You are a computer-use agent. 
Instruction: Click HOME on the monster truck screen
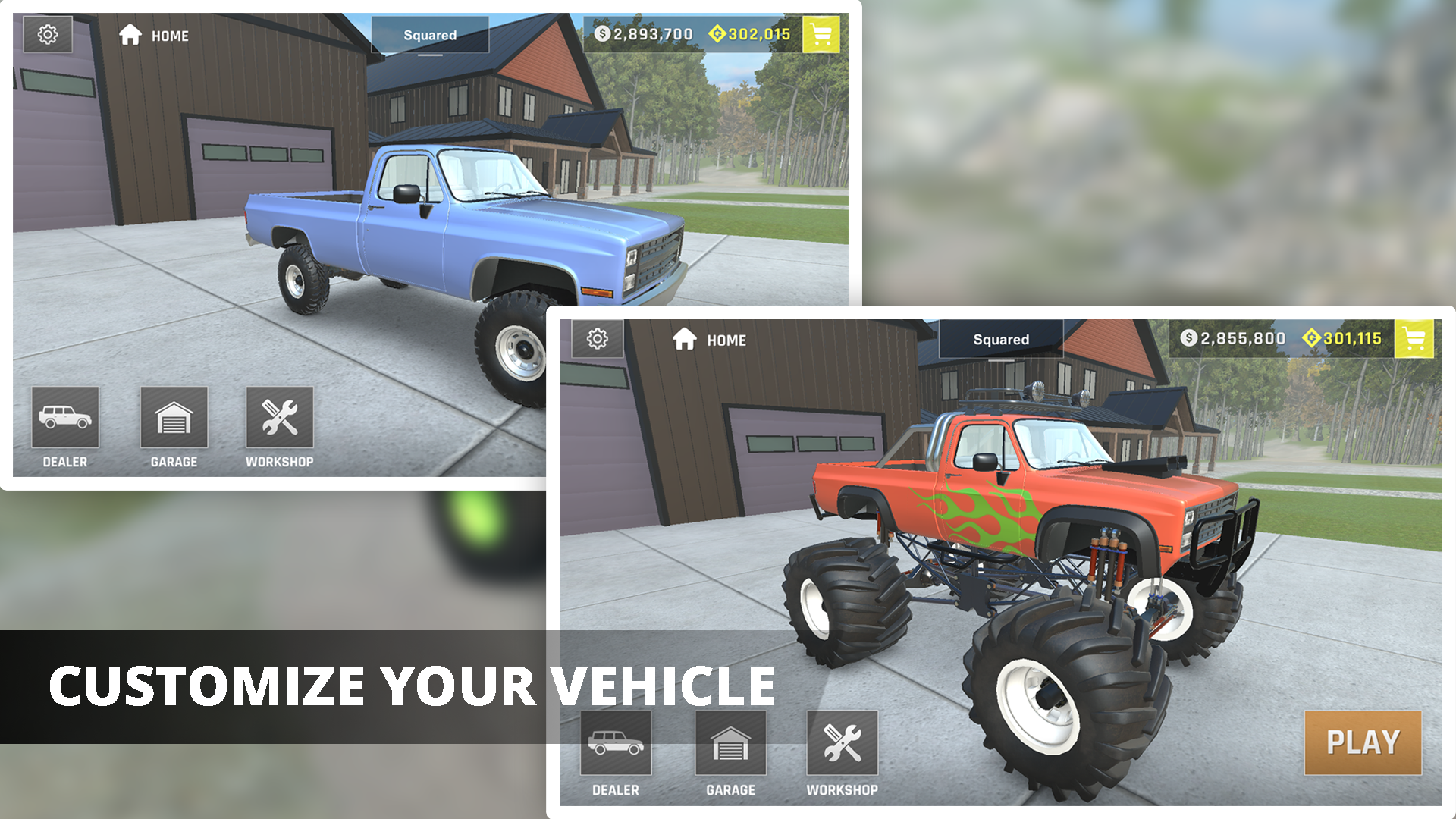click(x=713, y=340)
